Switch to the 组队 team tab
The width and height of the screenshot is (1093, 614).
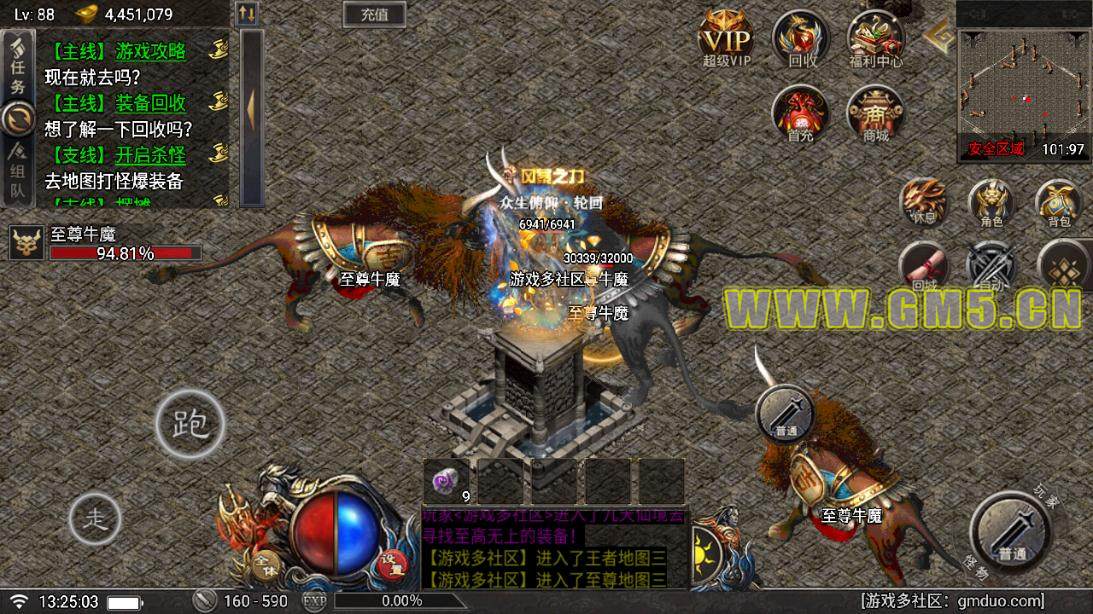click(17, 170)
